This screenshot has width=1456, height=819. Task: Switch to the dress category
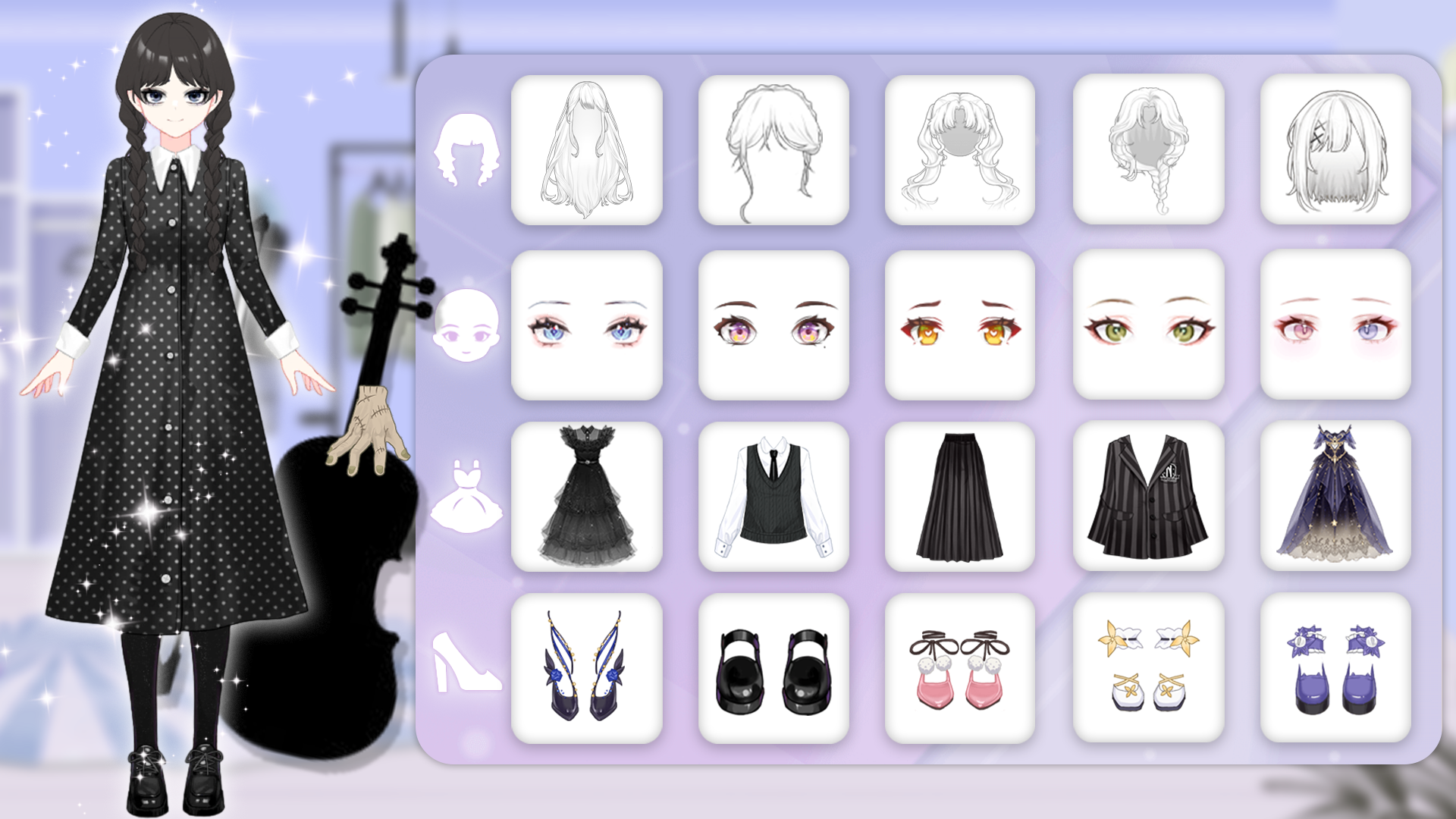465,497
